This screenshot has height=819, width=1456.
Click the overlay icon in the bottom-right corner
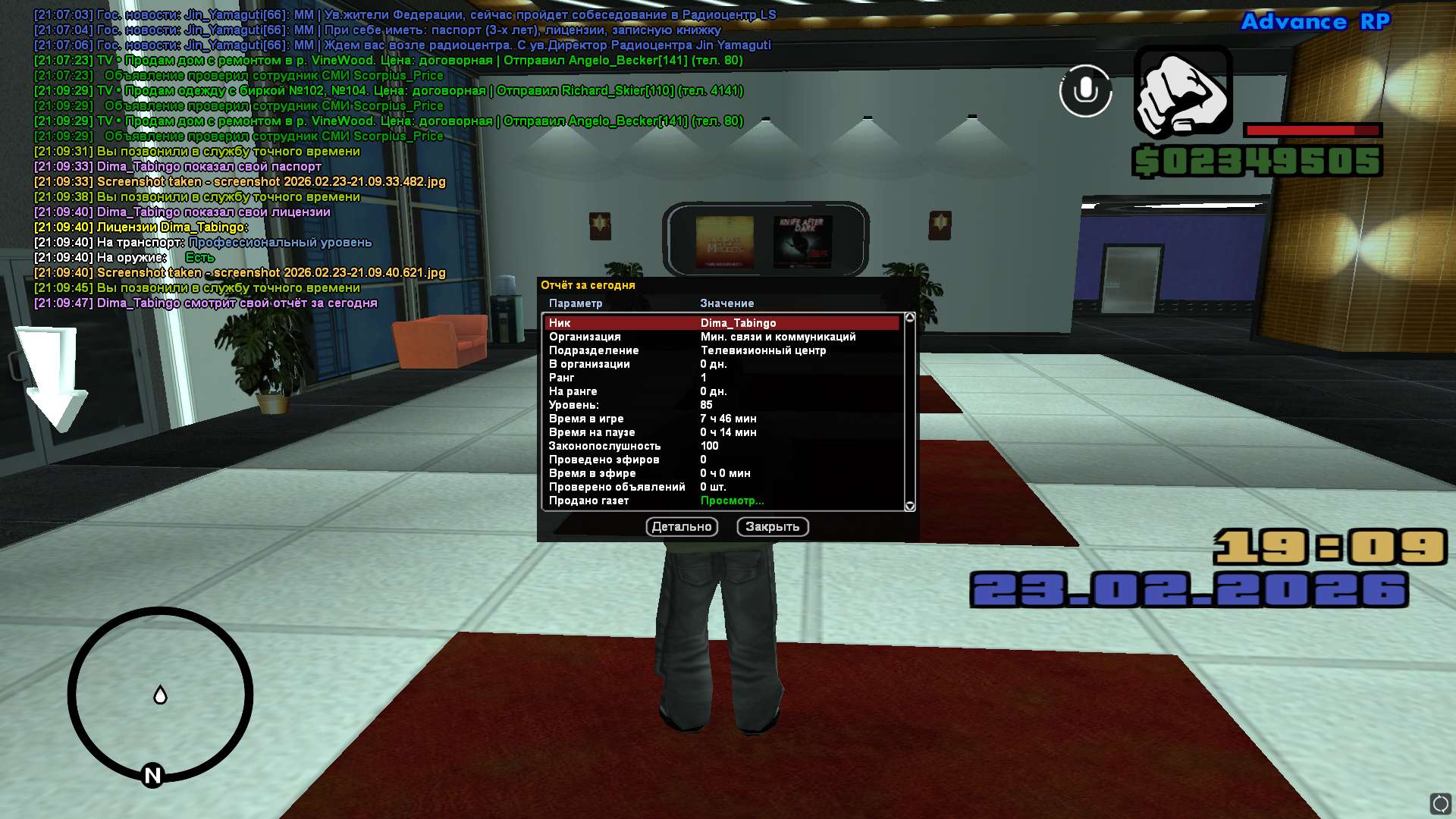pos(1440,803)
